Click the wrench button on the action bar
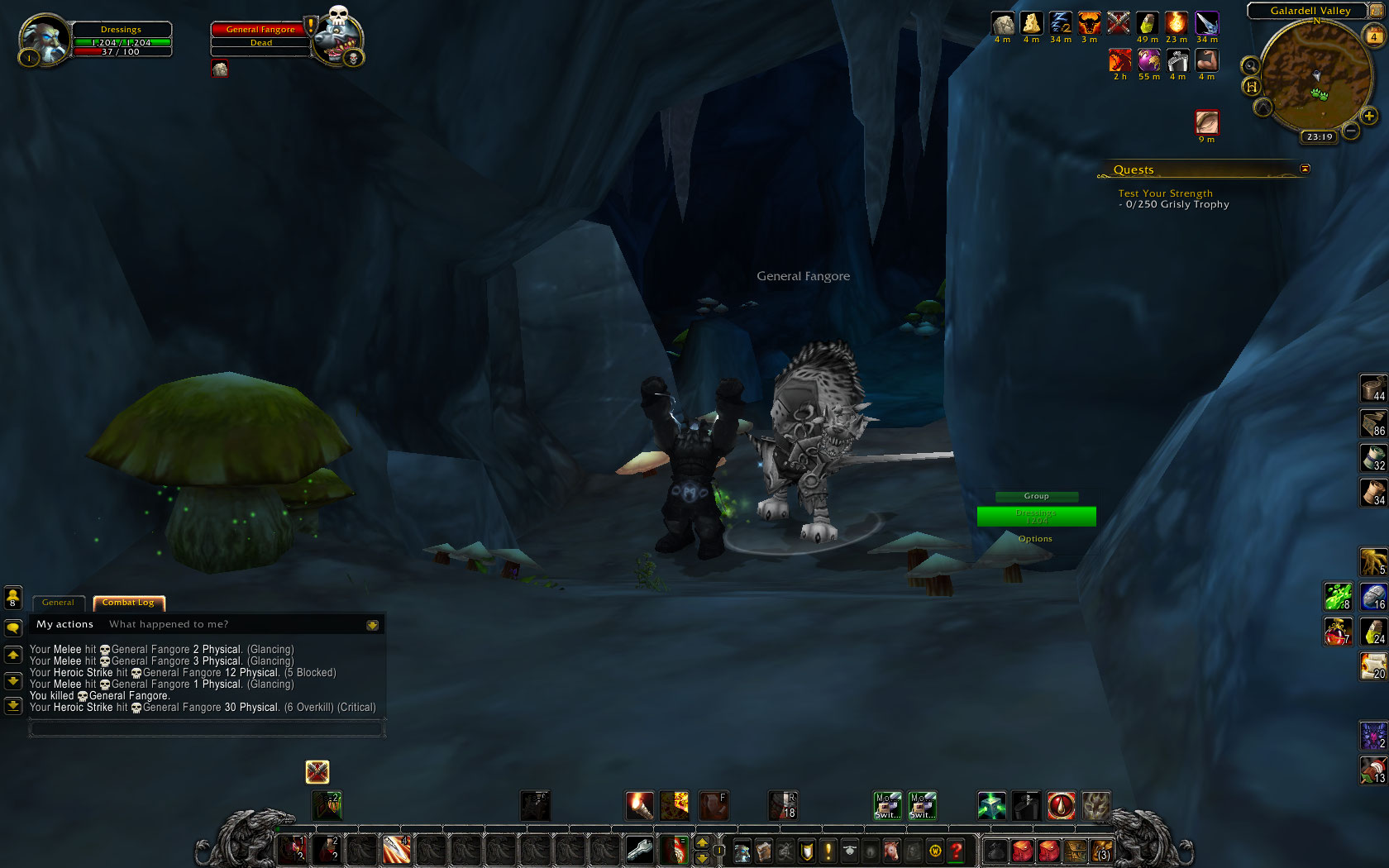 (639, 849)
